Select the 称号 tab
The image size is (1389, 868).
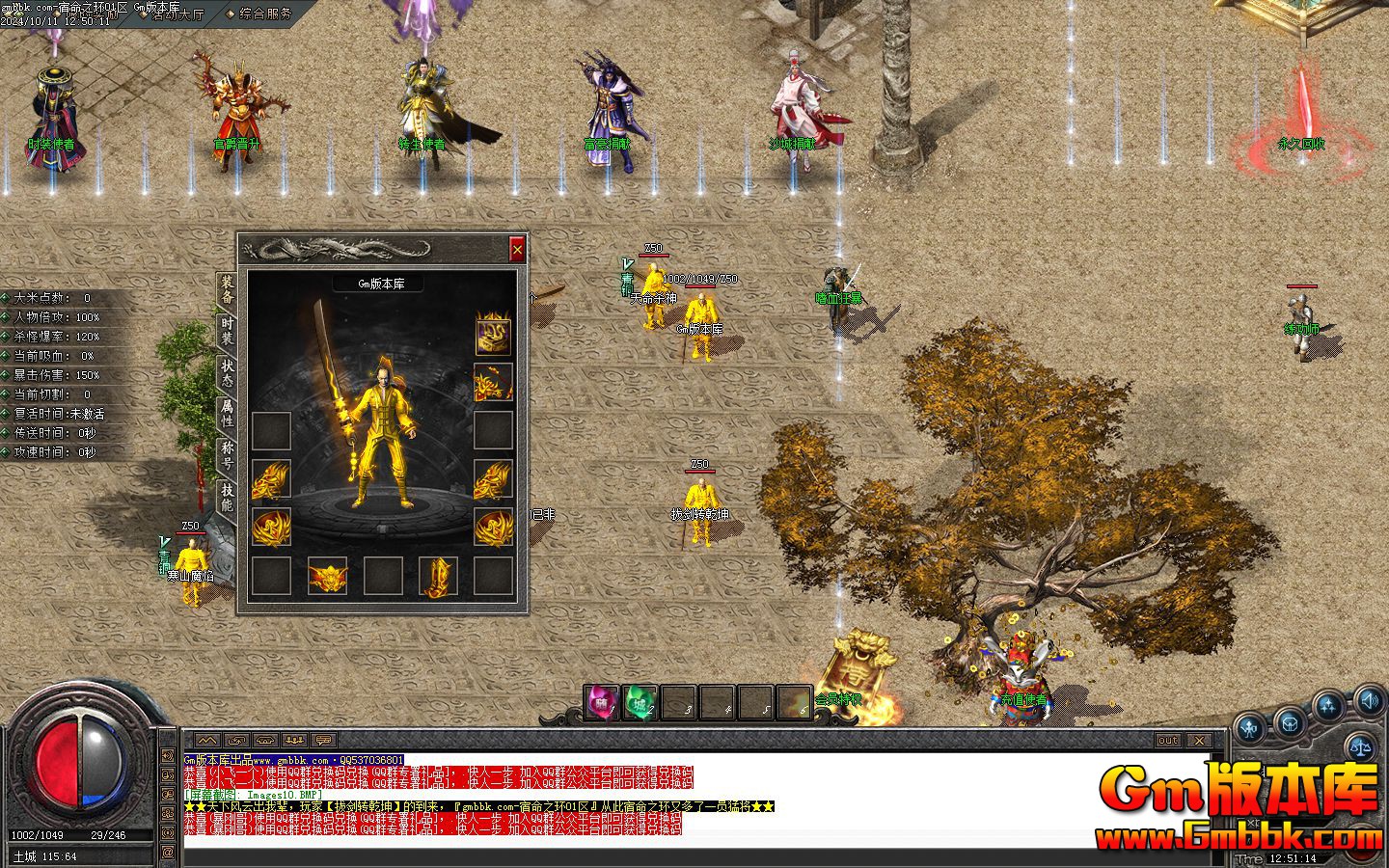[x=227, y=454]
